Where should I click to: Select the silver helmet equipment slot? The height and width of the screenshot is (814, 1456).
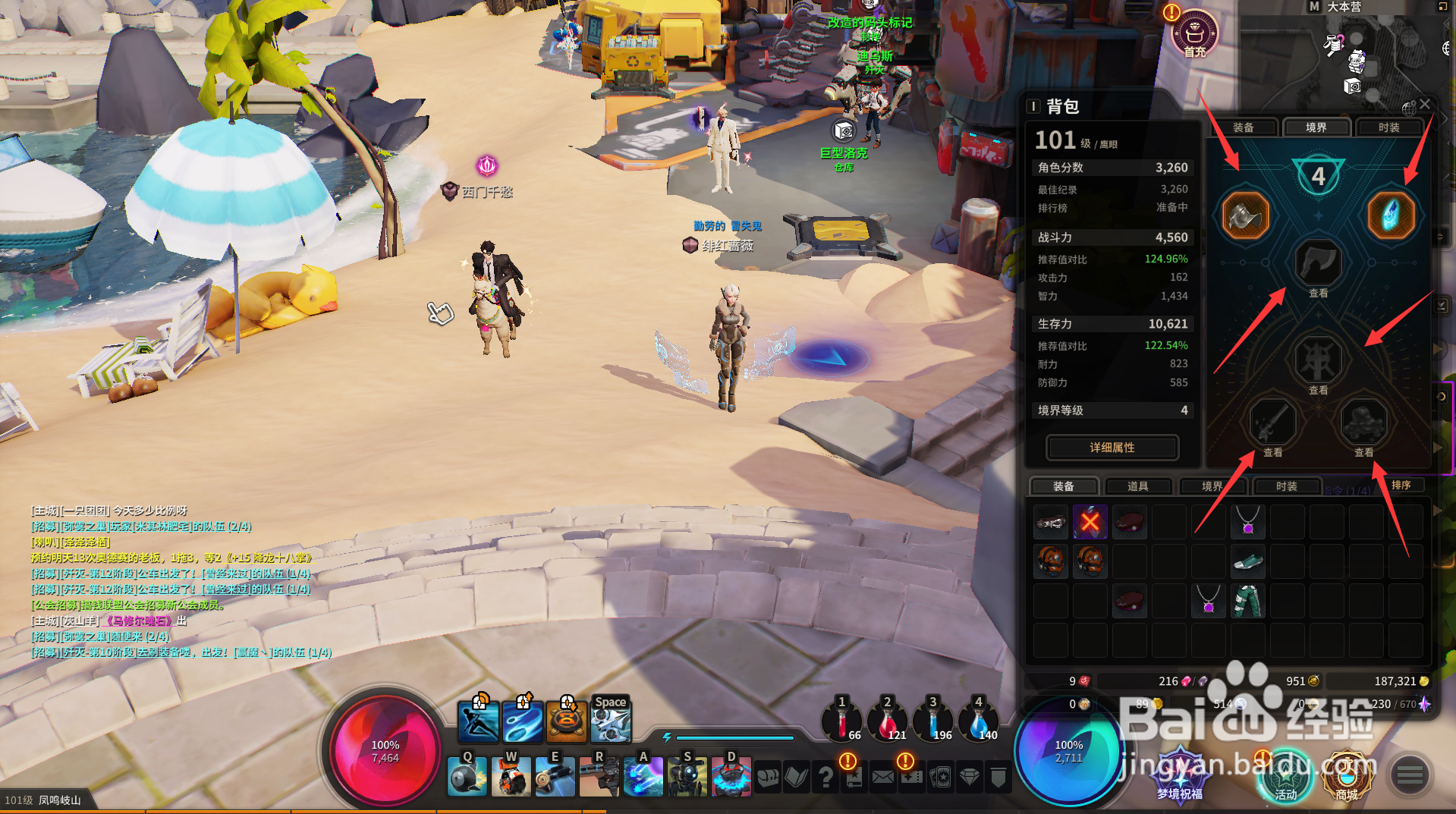point(1245,215)
